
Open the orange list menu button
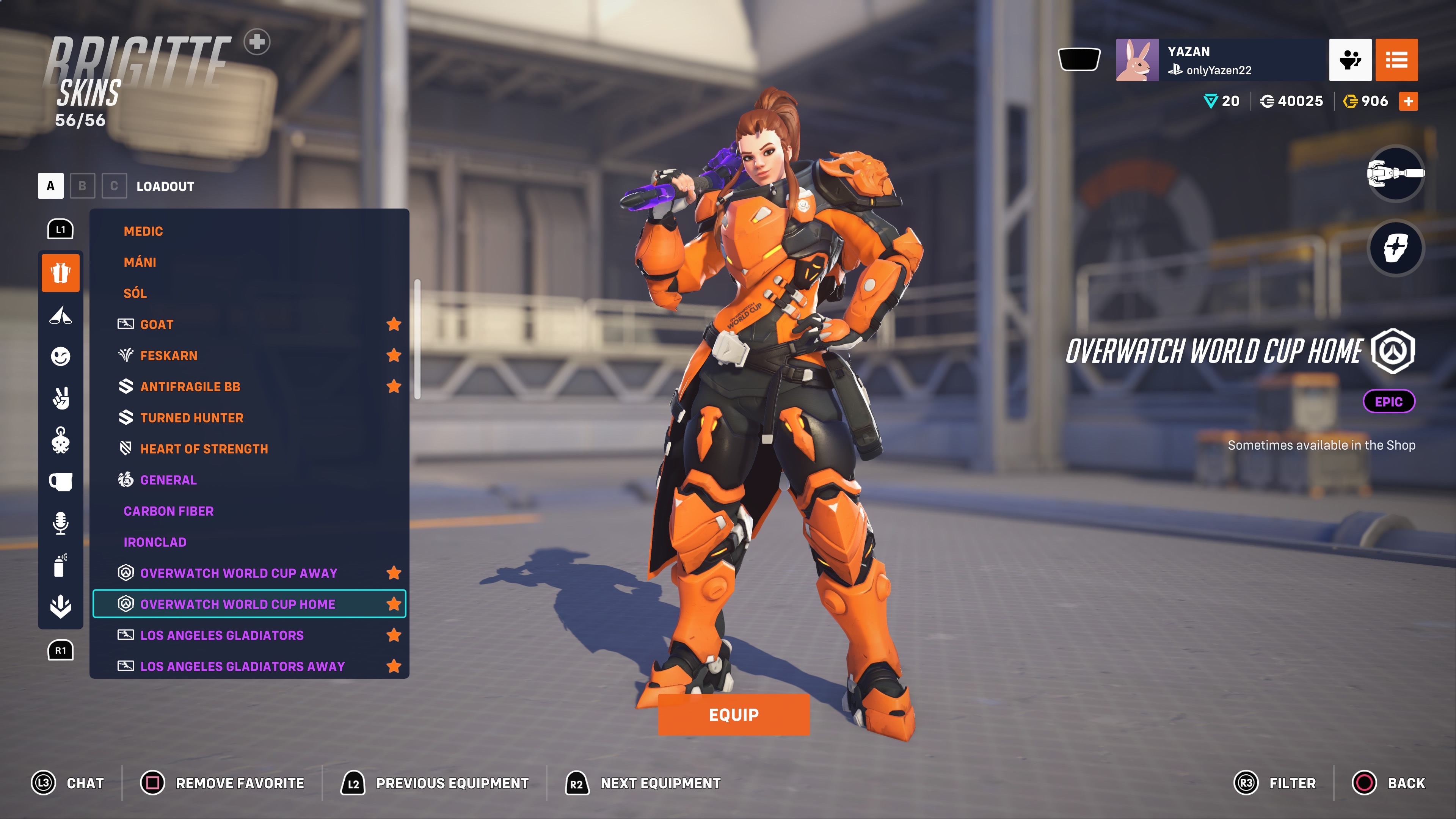pos(1396,60)
